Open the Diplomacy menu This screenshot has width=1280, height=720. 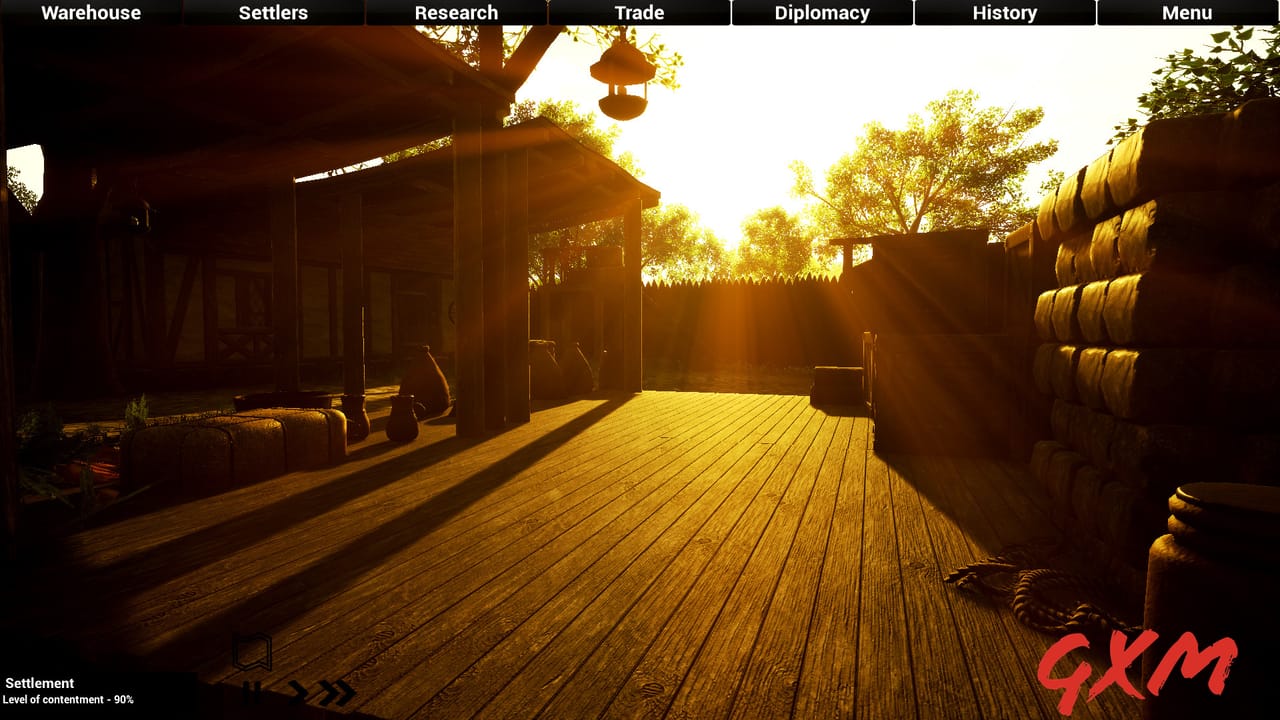pyautogui.click(x=820, y=13)
